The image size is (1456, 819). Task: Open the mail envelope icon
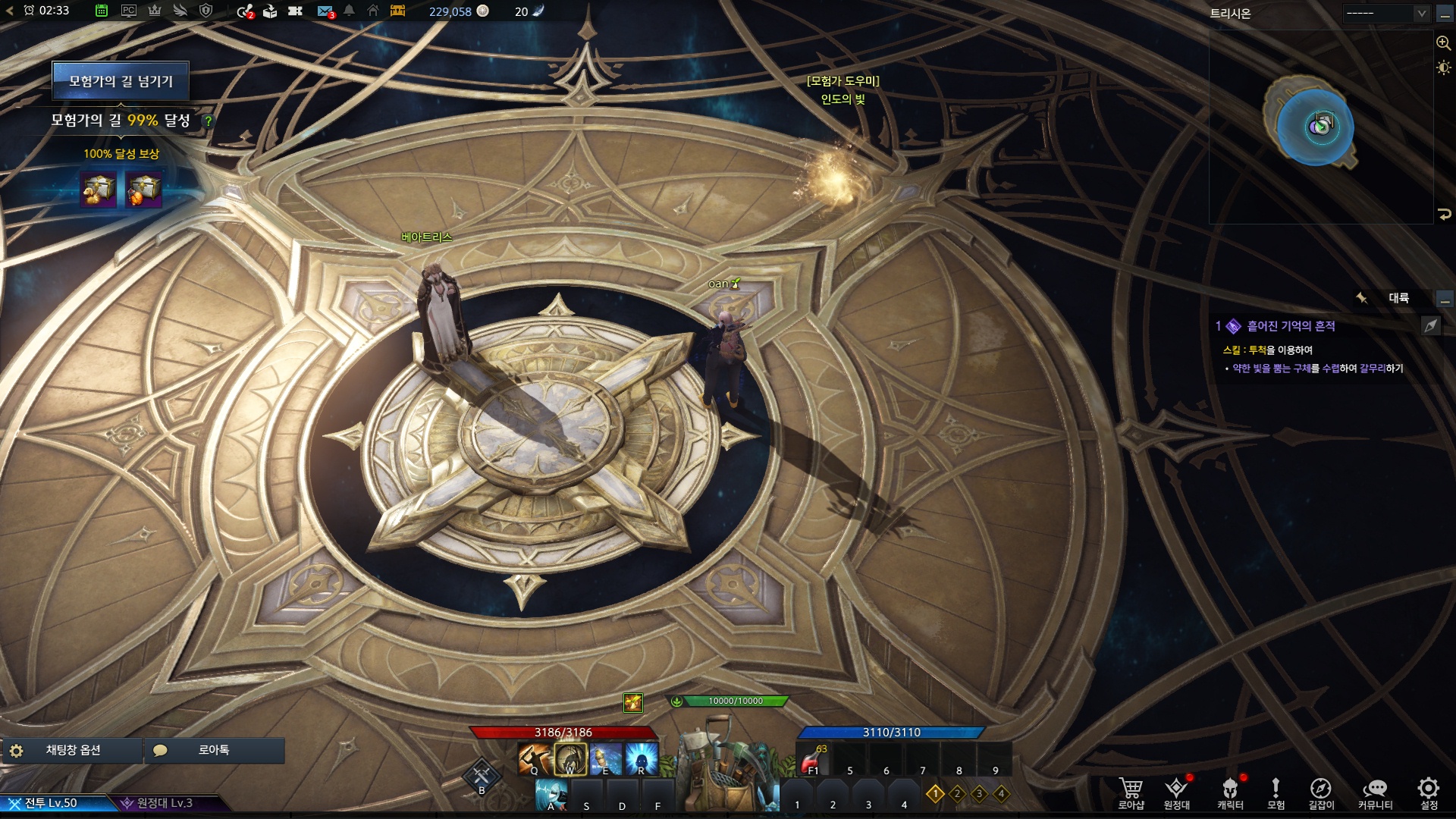pyautogui.click(x=325, y=11)
